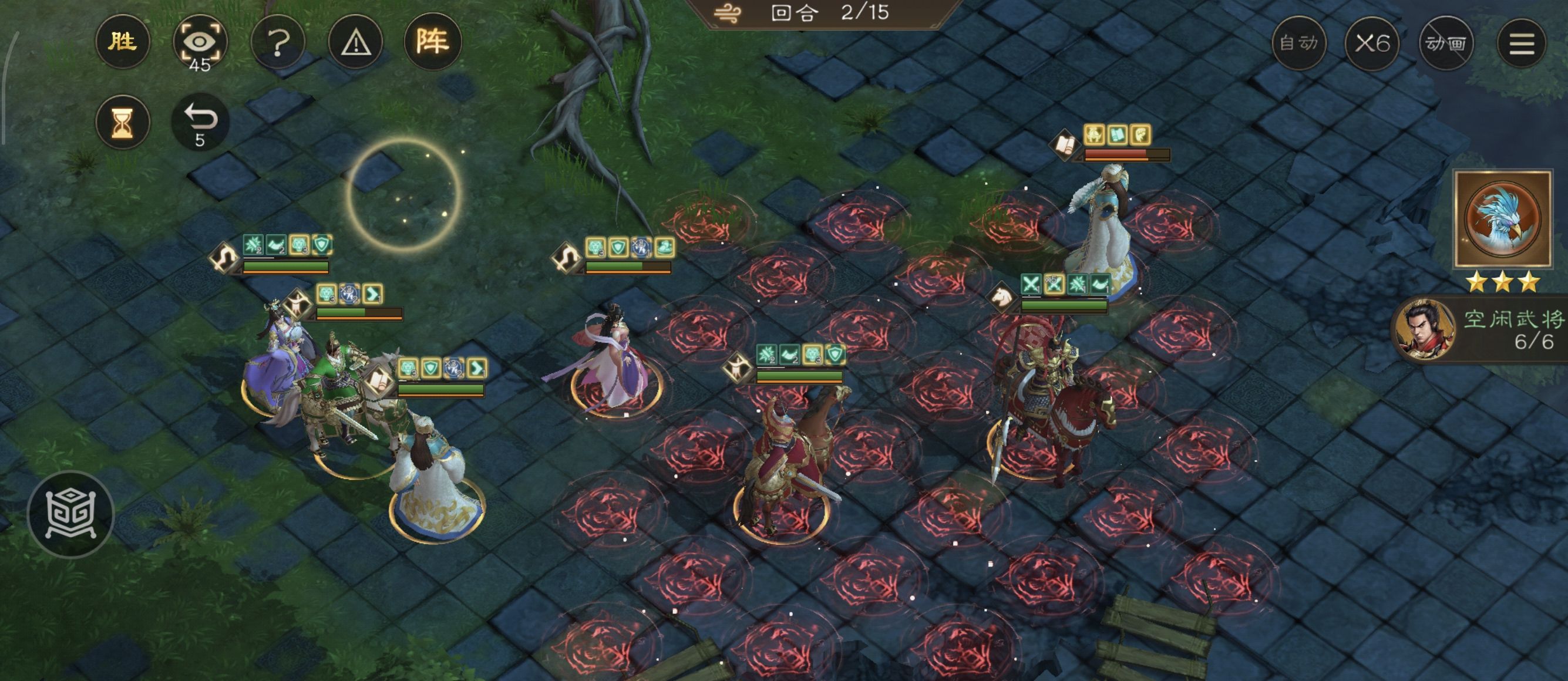Switch the X6 battle speed setting
Screen dimensions: 1568x681
(1372, 43)
